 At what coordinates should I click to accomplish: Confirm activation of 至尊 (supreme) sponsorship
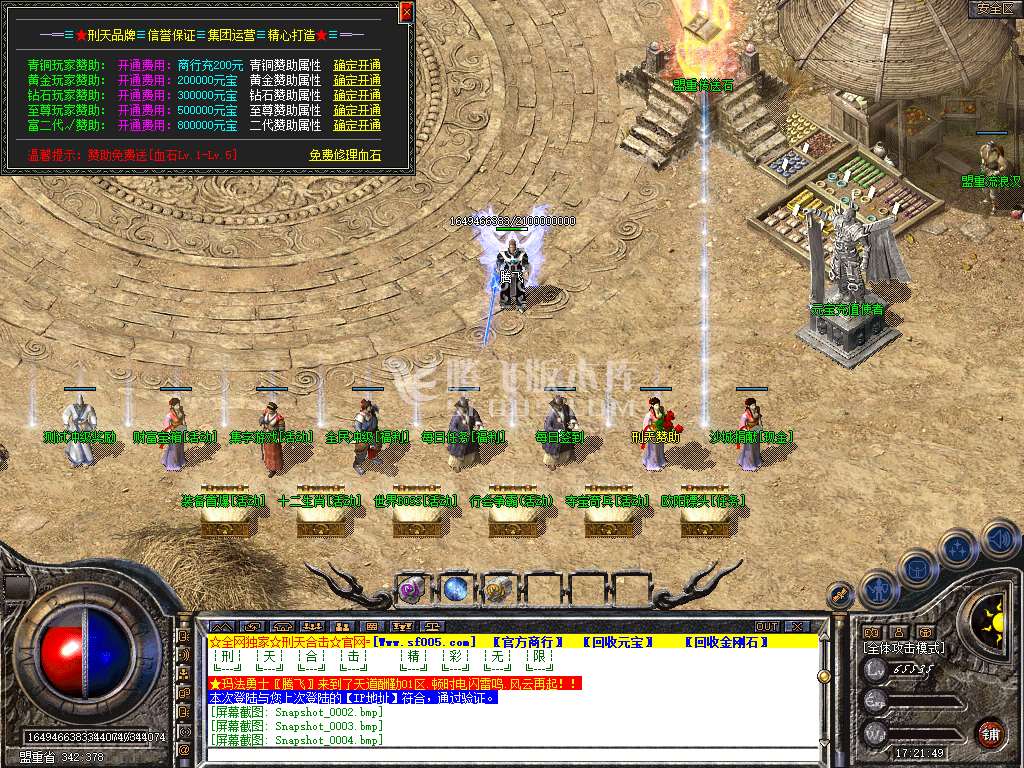click(357, 110)
